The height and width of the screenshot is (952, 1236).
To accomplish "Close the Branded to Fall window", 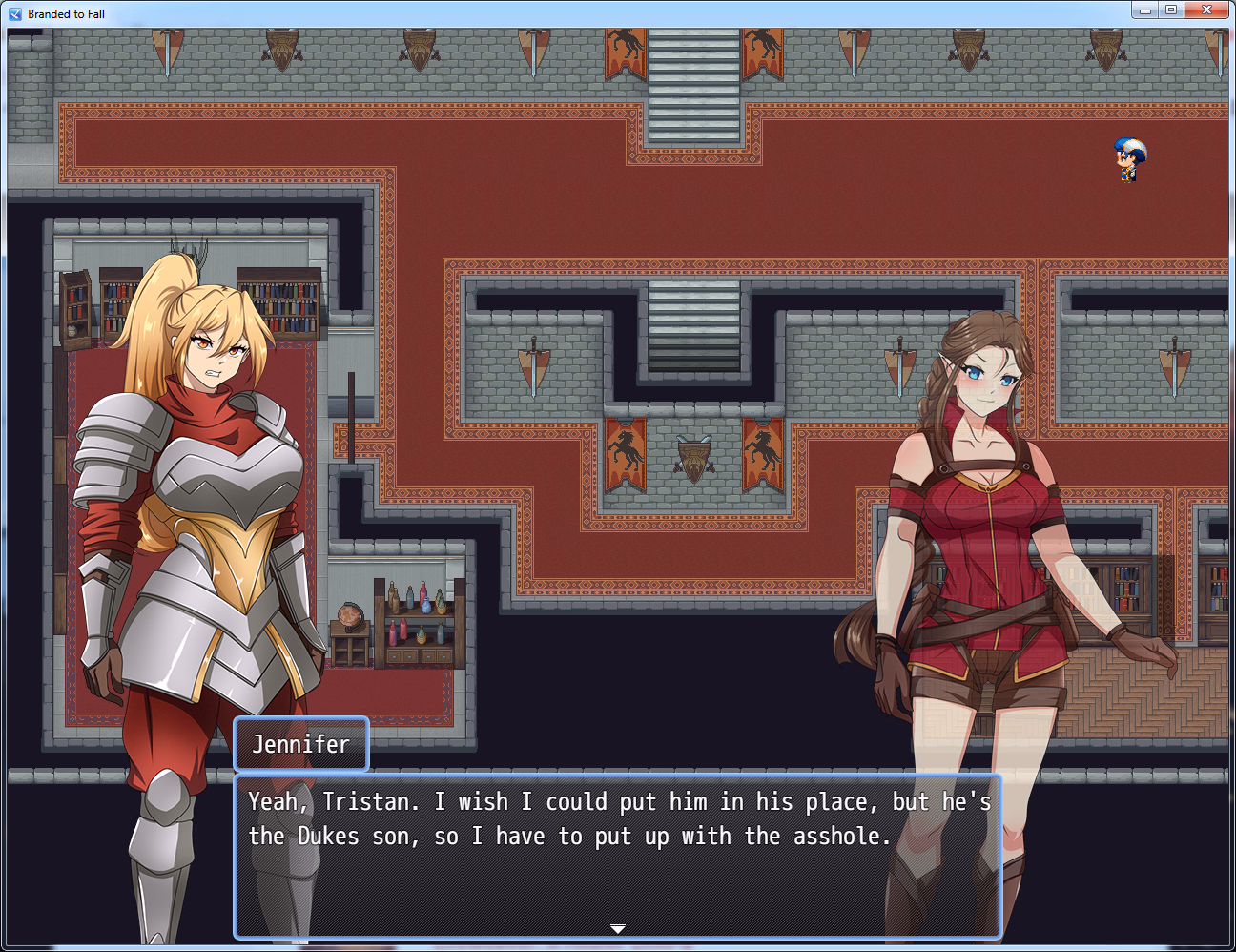I will 1206,10.
